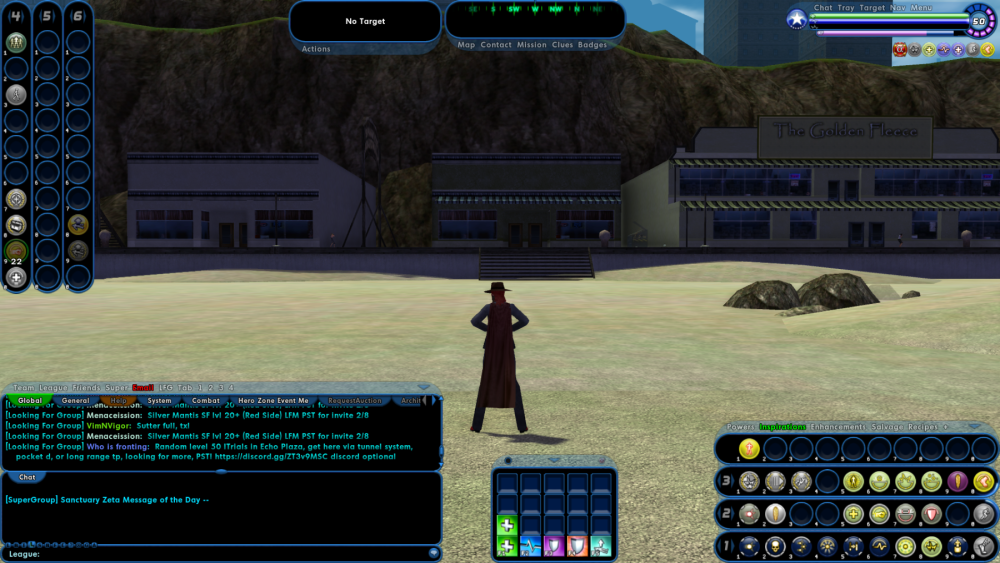Image resolution: width=1000 pixels, height=563 pixels.
Task: Open the Contact list
Action: coord(496,45)
